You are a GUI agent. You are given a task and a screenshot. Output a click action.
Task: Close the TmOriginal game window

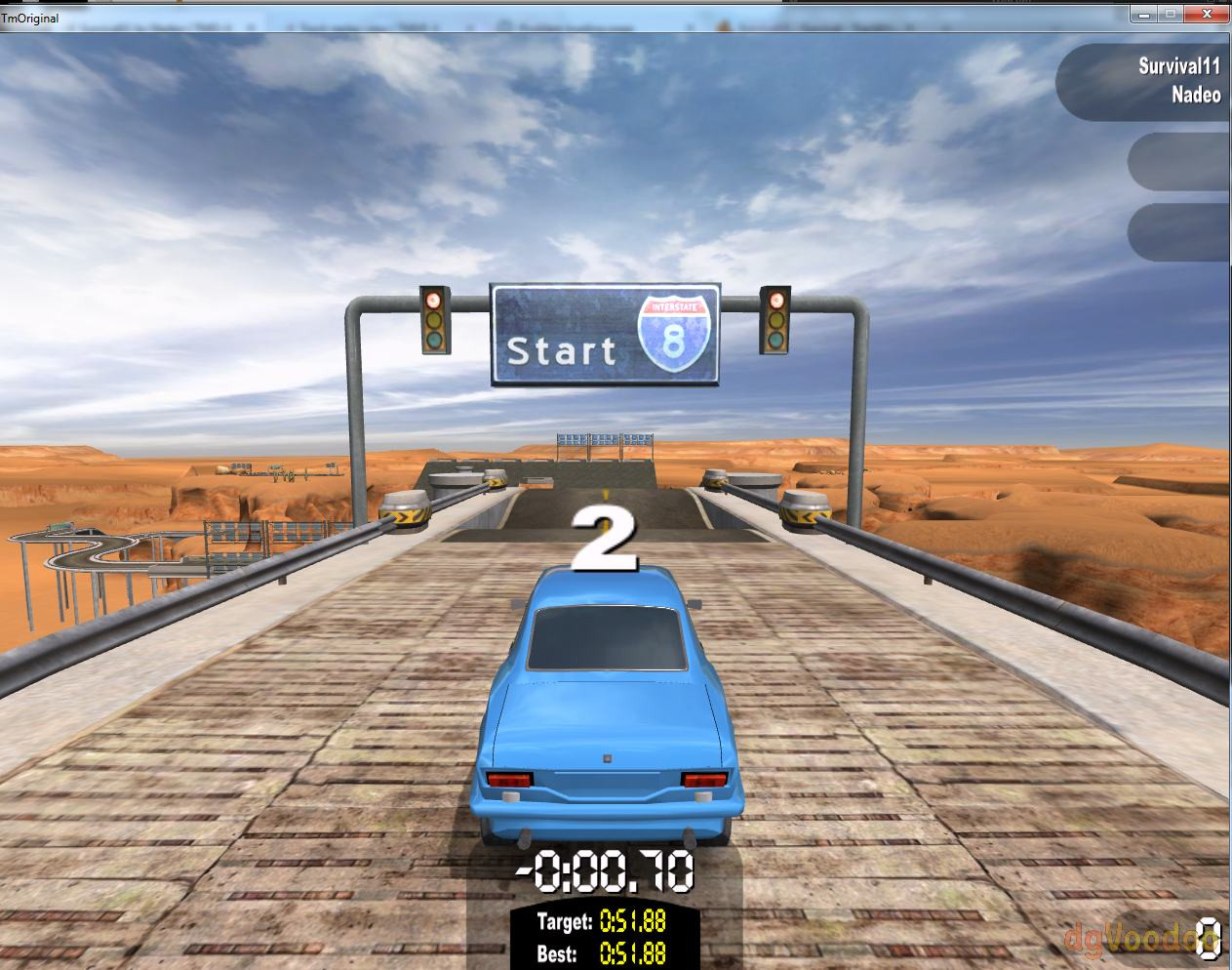1206,14
